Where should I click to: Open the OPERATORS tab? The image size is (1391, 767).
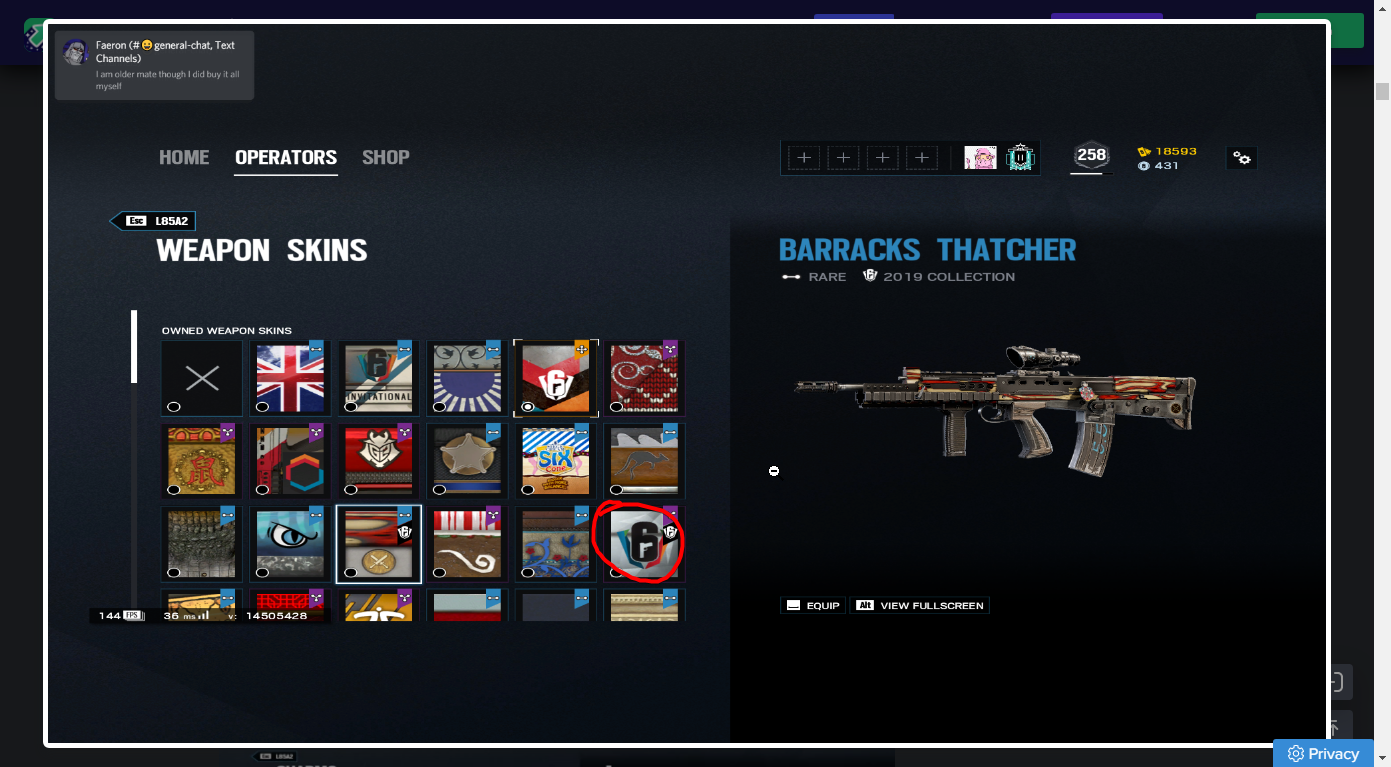(x=286, y=157)
